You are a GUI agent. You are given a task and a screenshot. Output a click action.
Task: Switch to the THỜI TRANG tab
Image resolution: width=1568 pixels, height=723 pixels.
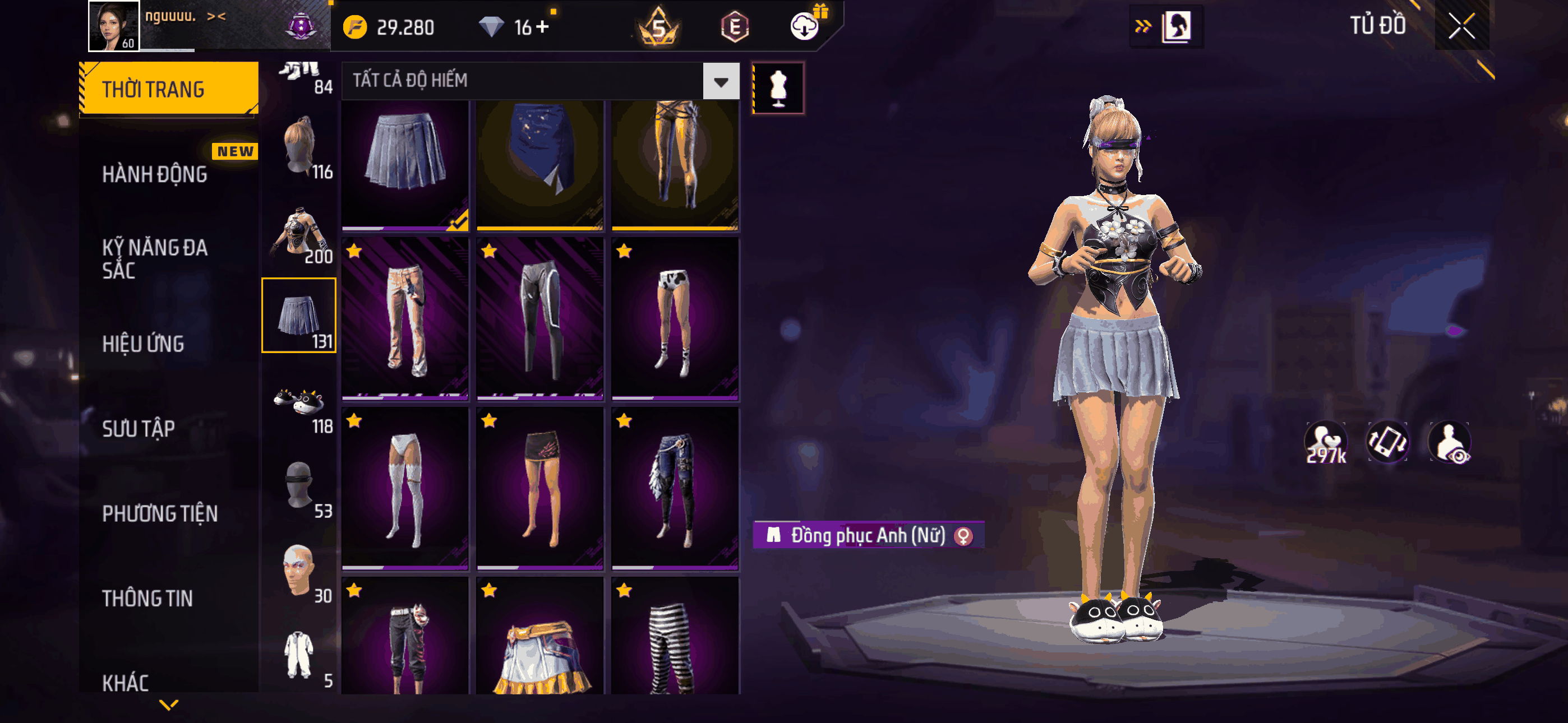click(x=169, y=89)
